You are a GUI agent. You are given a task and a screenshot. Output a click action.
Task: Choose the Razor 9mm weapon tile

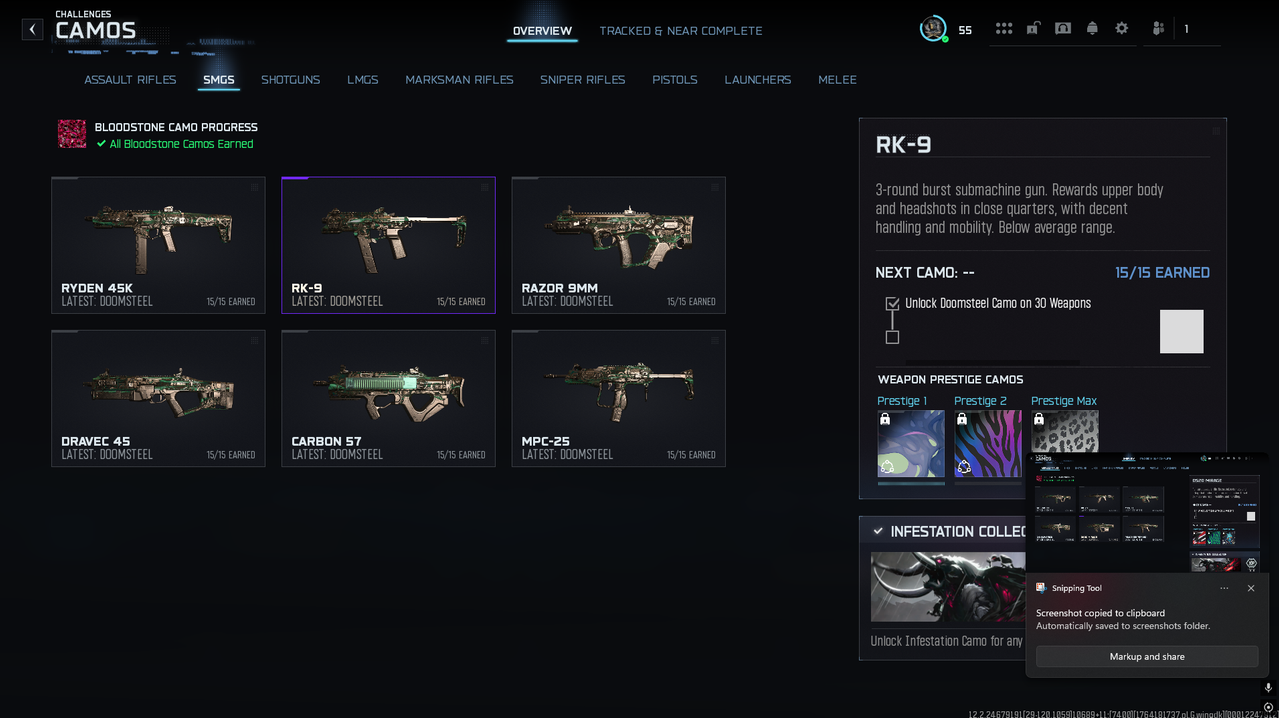618,245
